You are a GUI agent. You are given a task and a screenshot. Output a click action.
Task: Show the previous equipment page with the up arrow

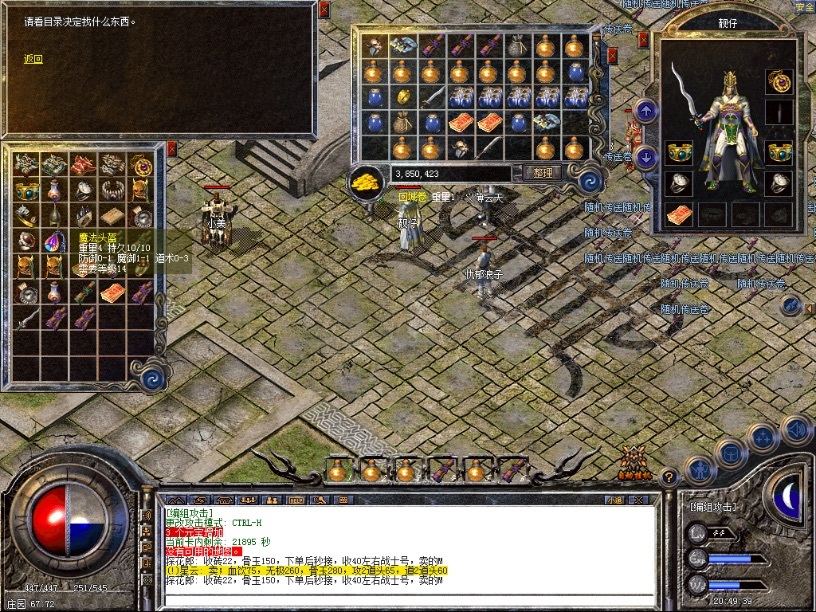pyautogui.click(x=646, y=111)
